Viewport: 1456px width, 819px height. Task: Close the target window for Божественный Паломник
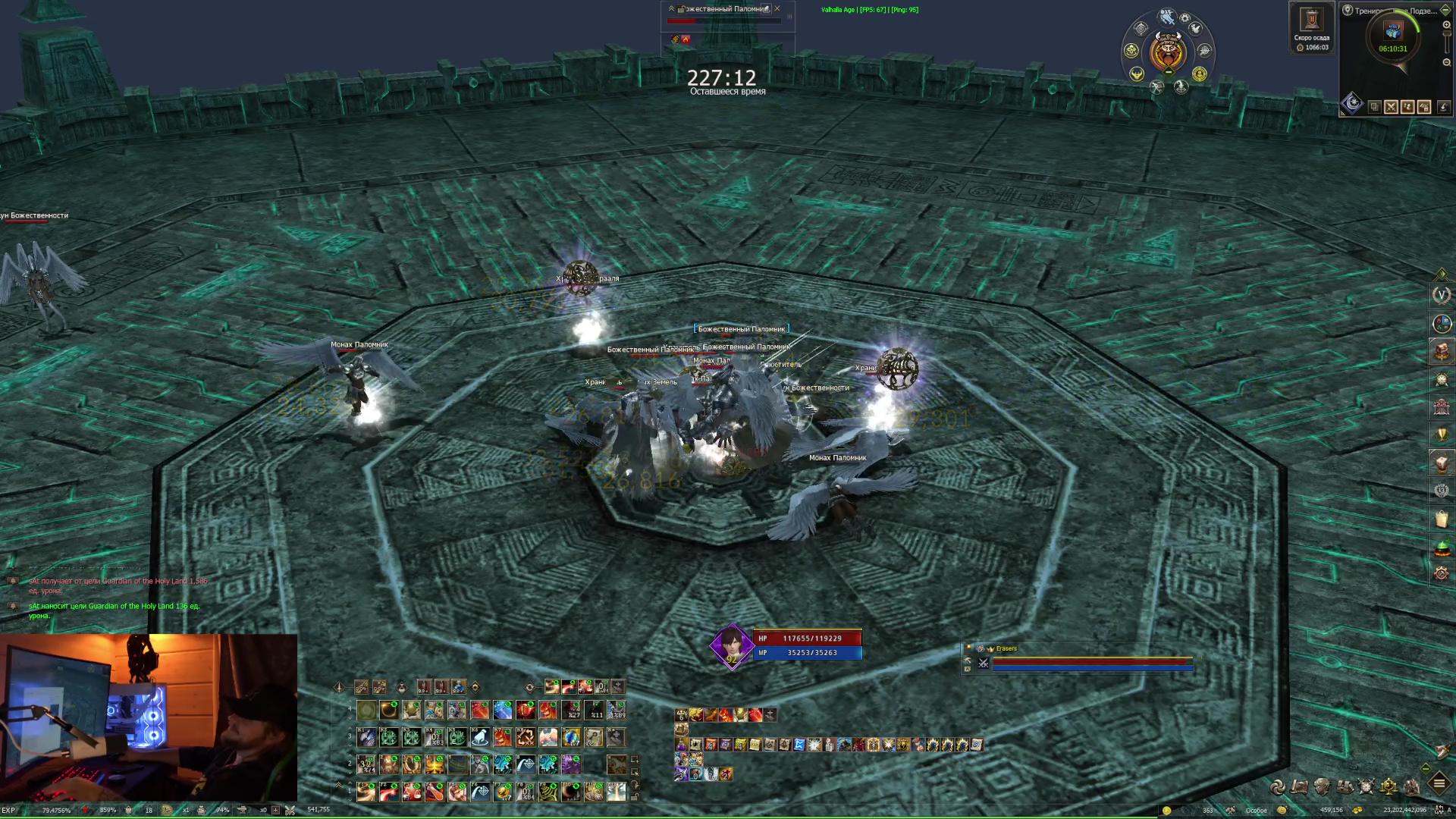[777, 9]
